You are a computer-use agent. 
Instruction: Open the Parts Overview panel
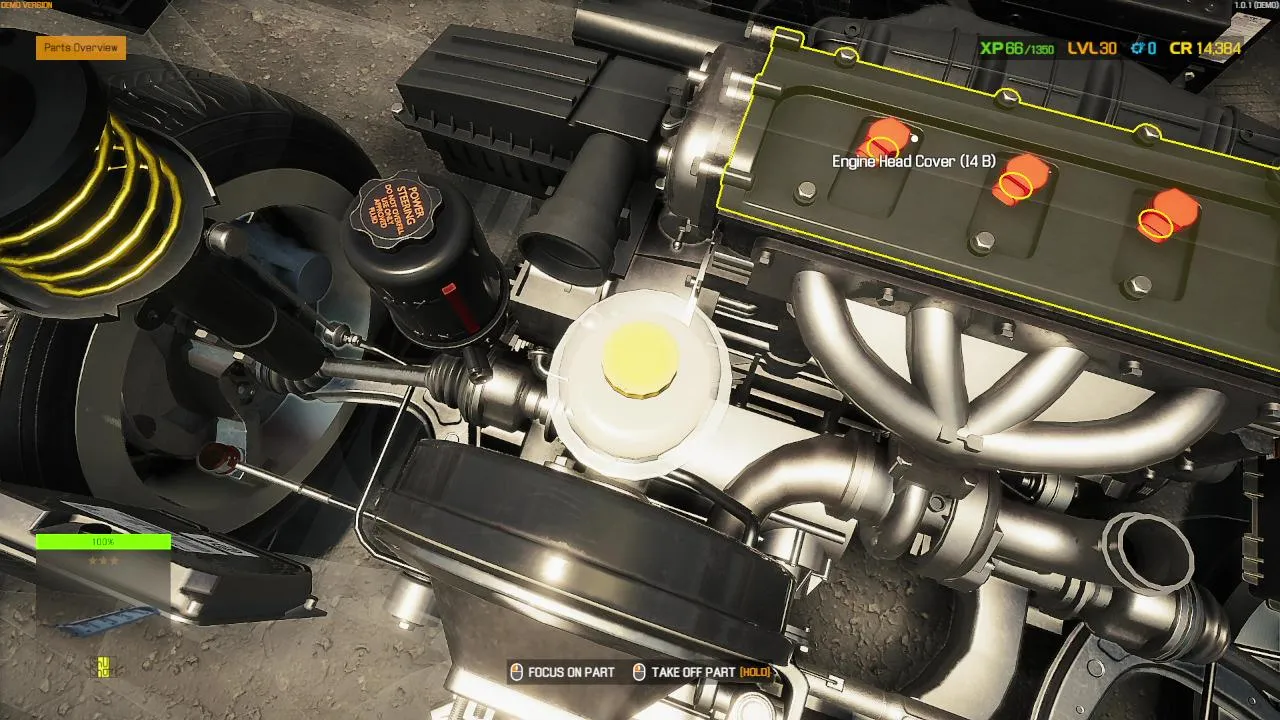(81, 47)
